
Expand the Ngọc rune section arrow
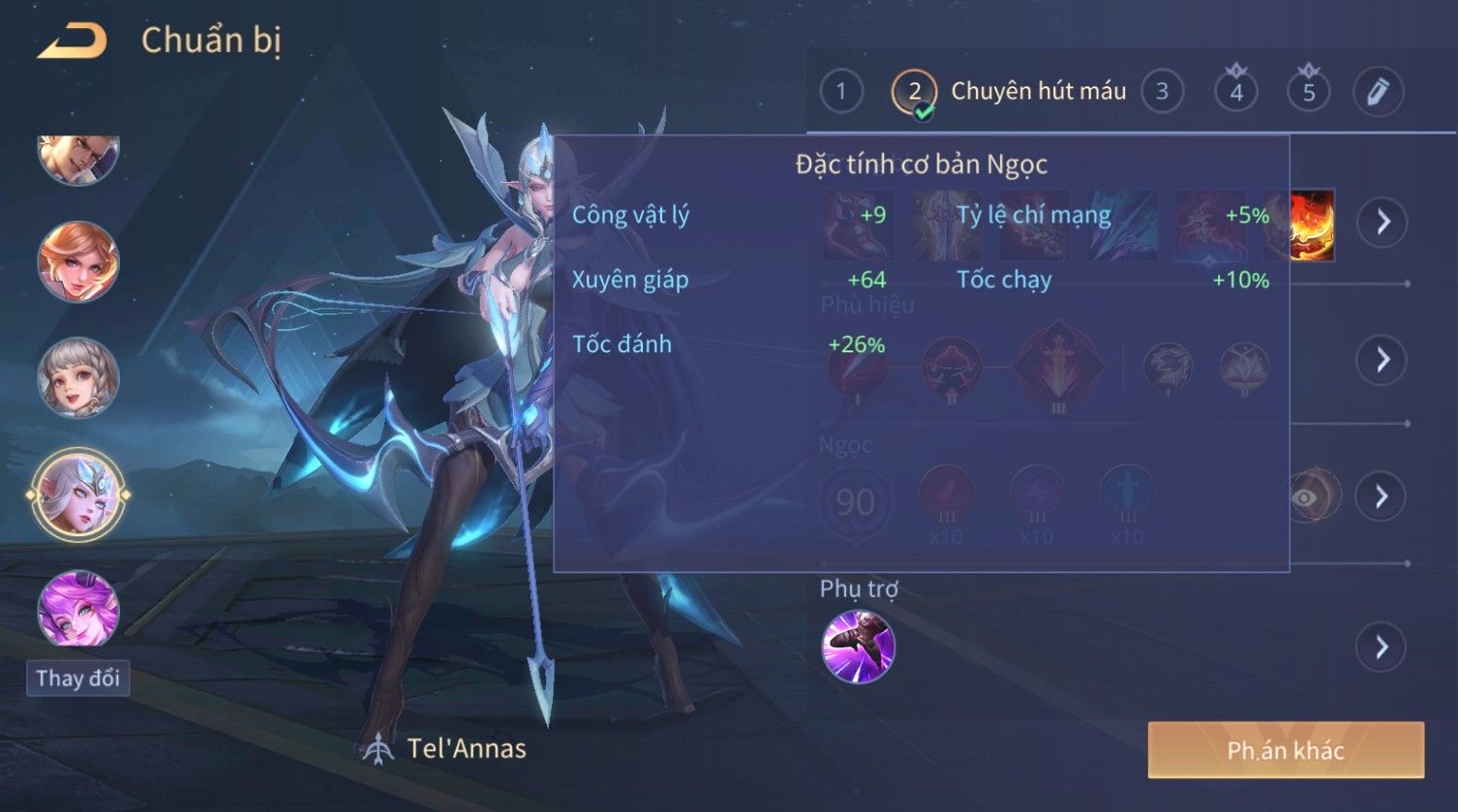click(x=1382, y=496)
